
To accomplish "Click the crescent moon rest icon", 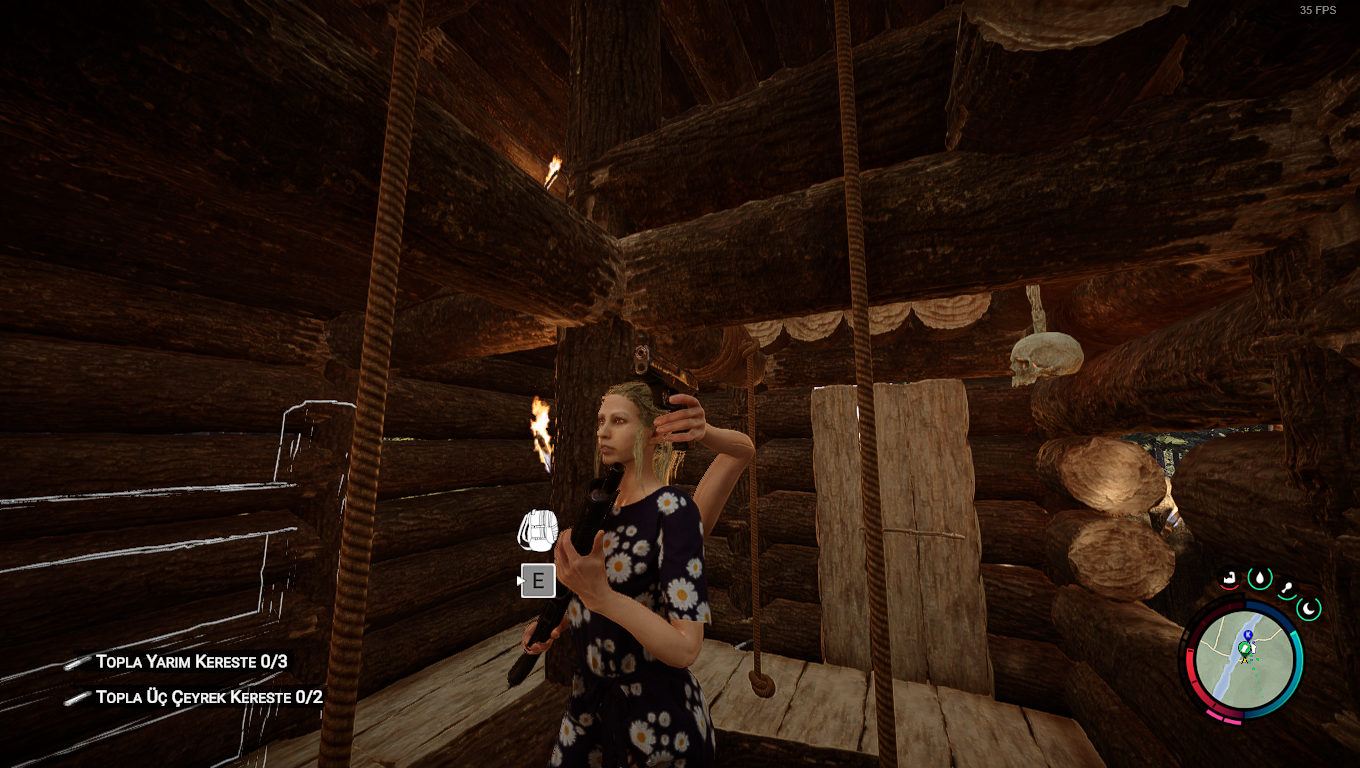I will coord(1309,607).
